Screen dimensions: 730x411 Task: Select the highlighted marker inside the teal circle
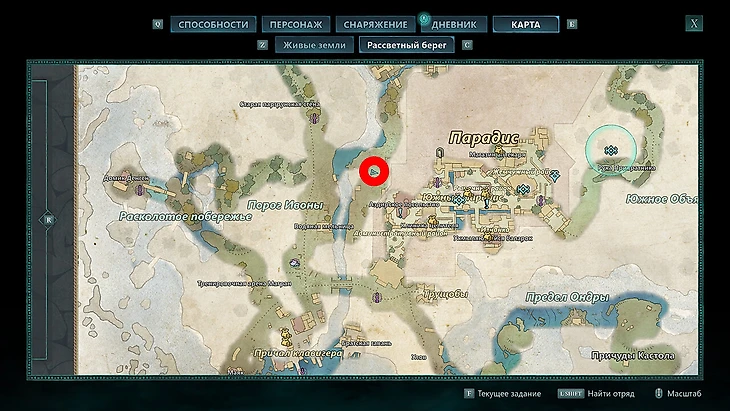point(610,151)
